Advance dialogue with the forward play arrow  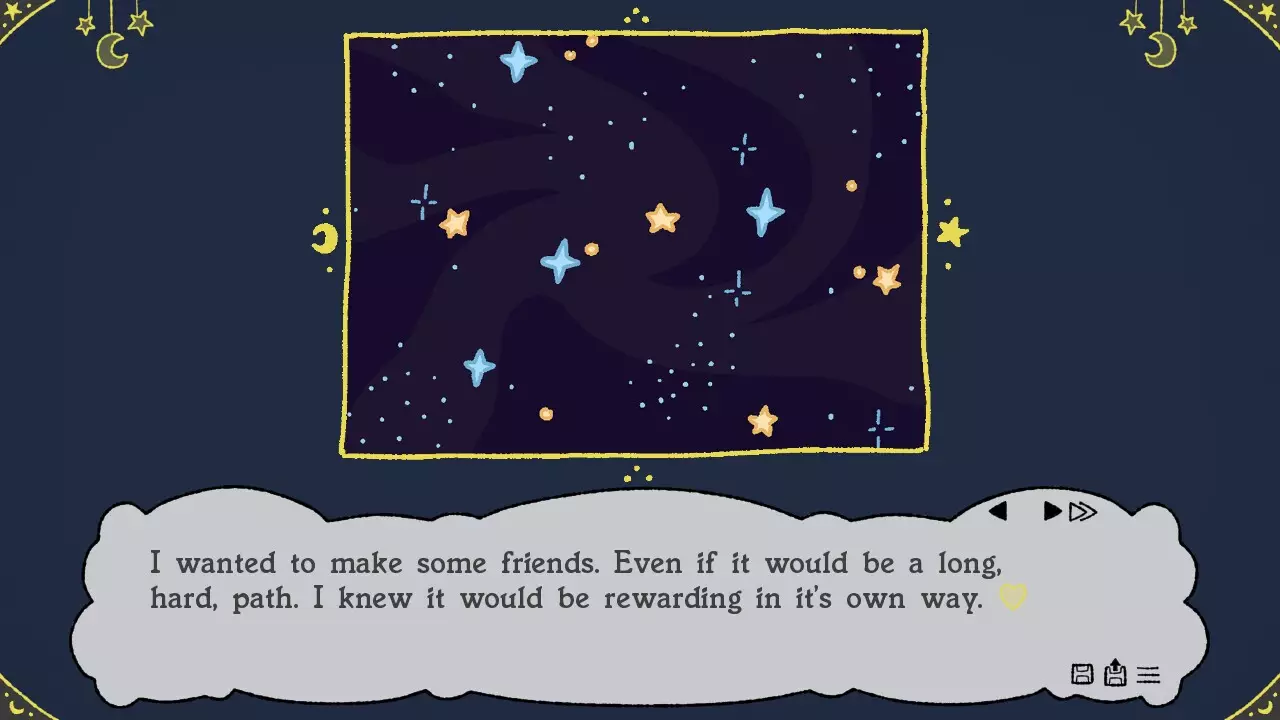tap(1050, 511)
